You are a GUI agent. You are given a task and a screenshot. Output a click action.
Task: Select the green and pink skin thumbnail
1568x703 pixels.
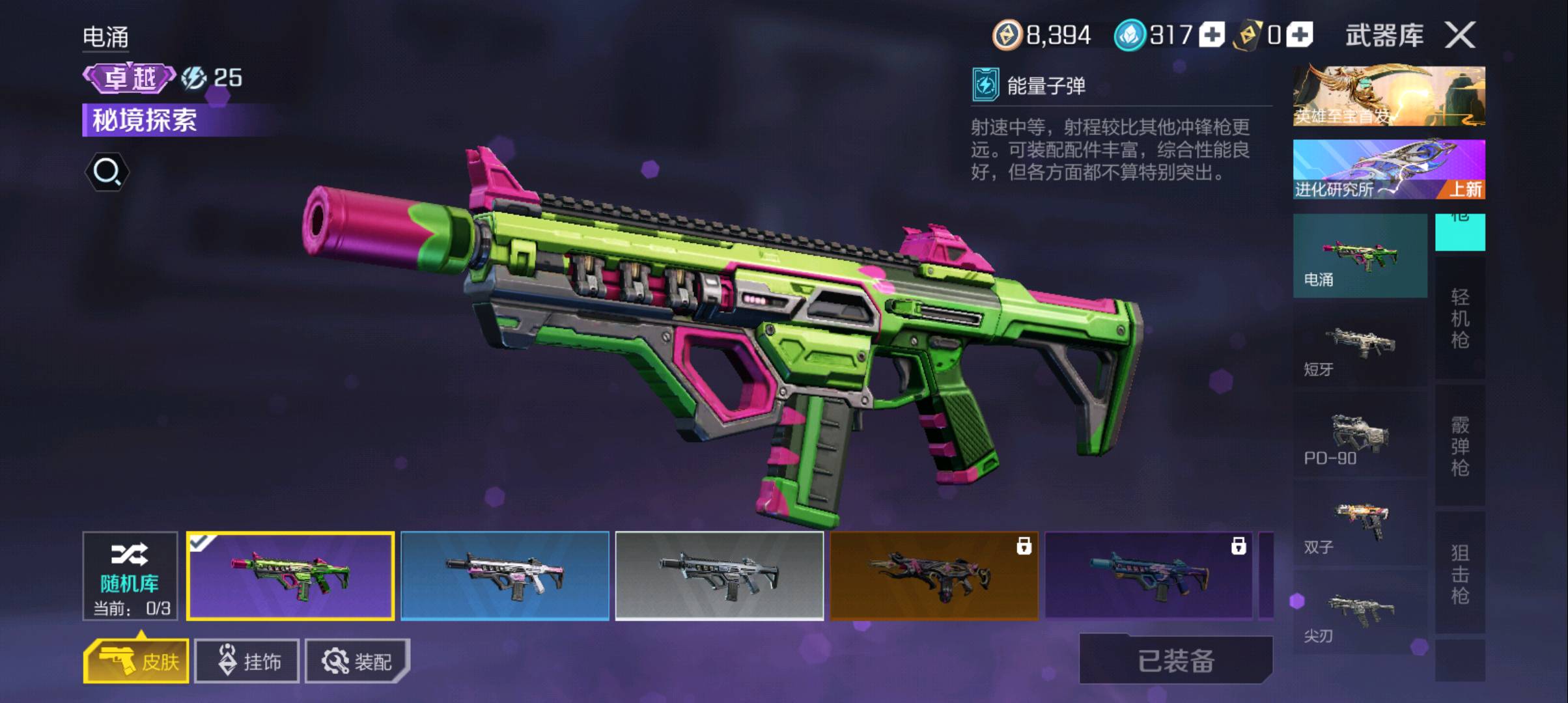[290, 576]
